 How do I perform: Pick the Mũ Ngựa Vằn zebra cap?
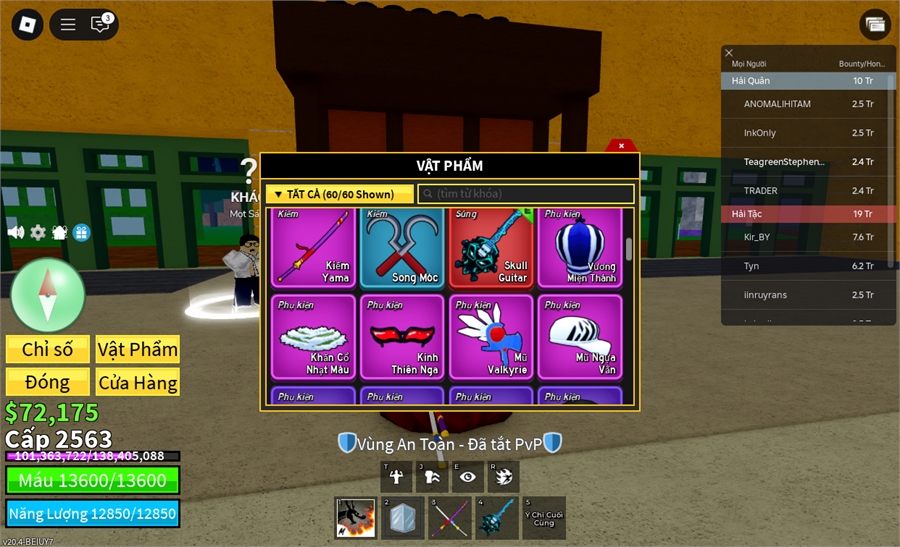coord(581,337)
